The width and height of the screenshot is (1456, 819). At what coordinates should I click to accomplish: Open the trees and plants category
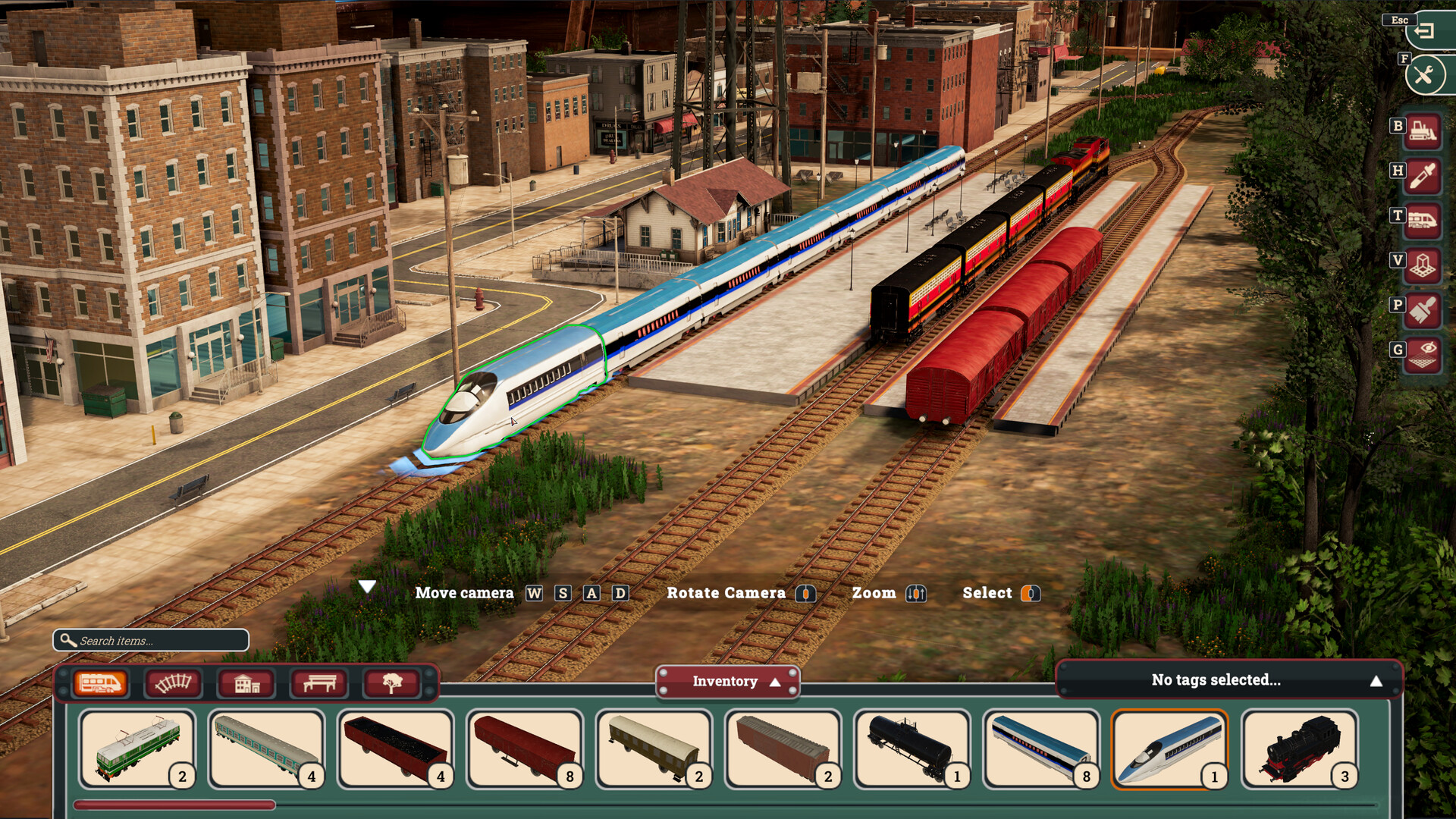pos(394,683)
